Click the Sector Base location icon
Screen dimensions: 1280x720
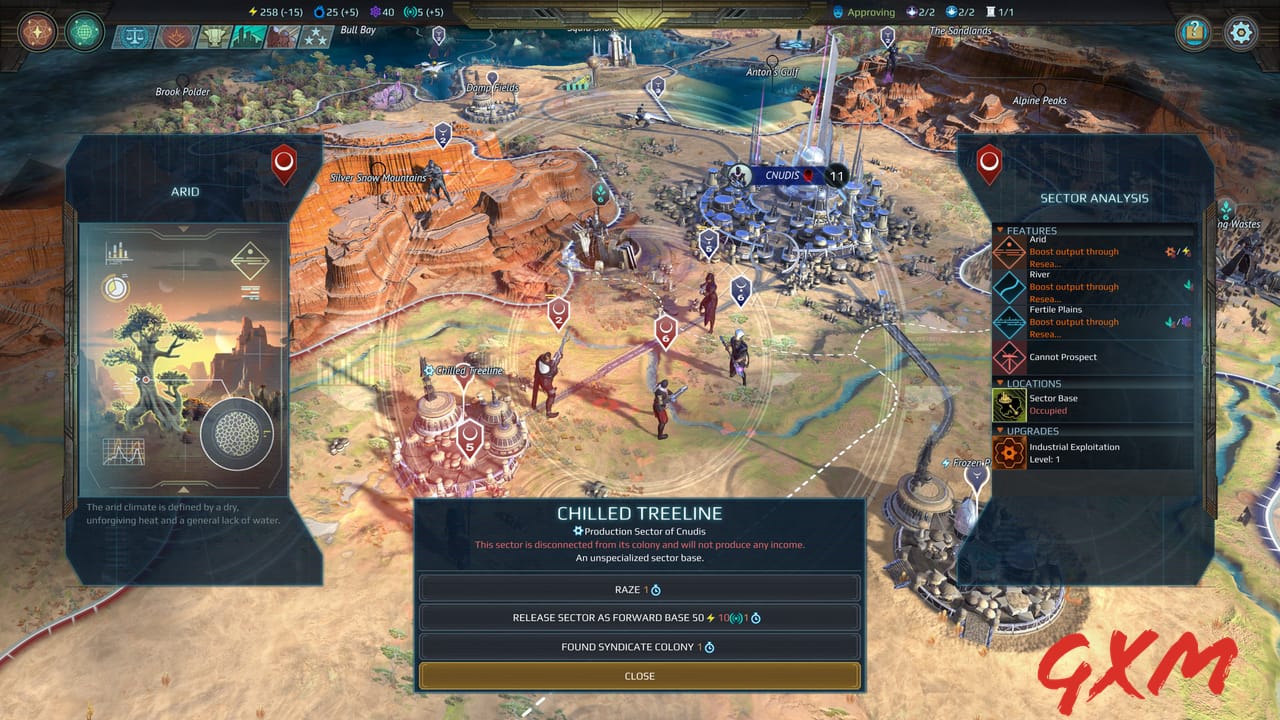coord(1009,404)
